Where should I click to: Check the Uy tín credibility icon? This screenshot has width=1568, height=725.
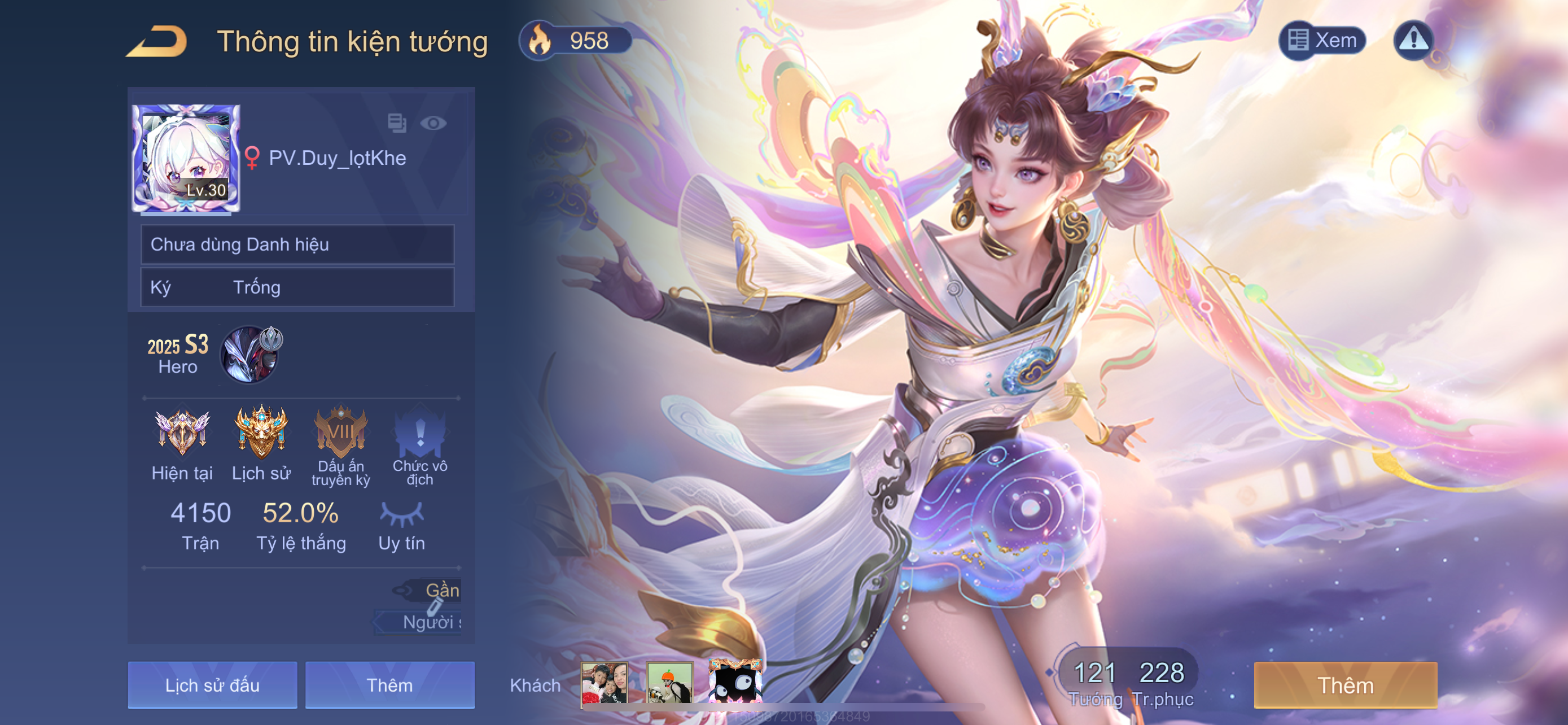pyautogui.click(x=401, y=514)
